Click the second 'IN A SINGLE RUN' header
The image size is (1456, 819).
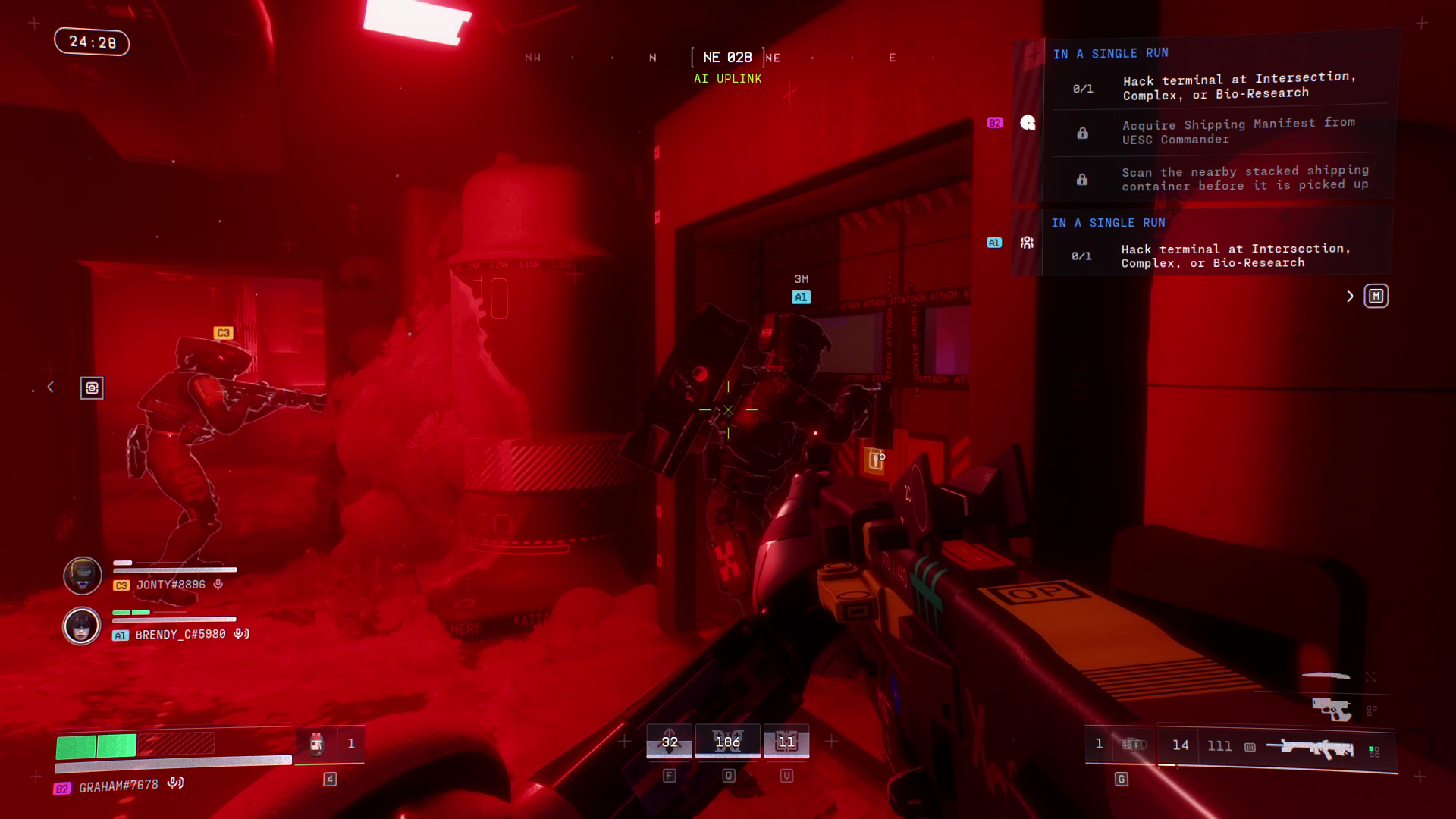point(1109,223)
